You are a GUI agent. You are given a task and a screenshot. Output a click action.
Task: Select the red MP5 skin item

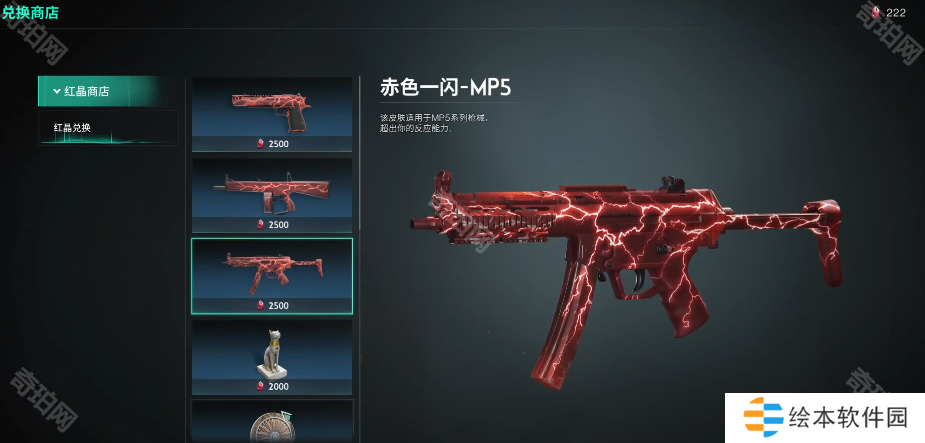[272, 274]
